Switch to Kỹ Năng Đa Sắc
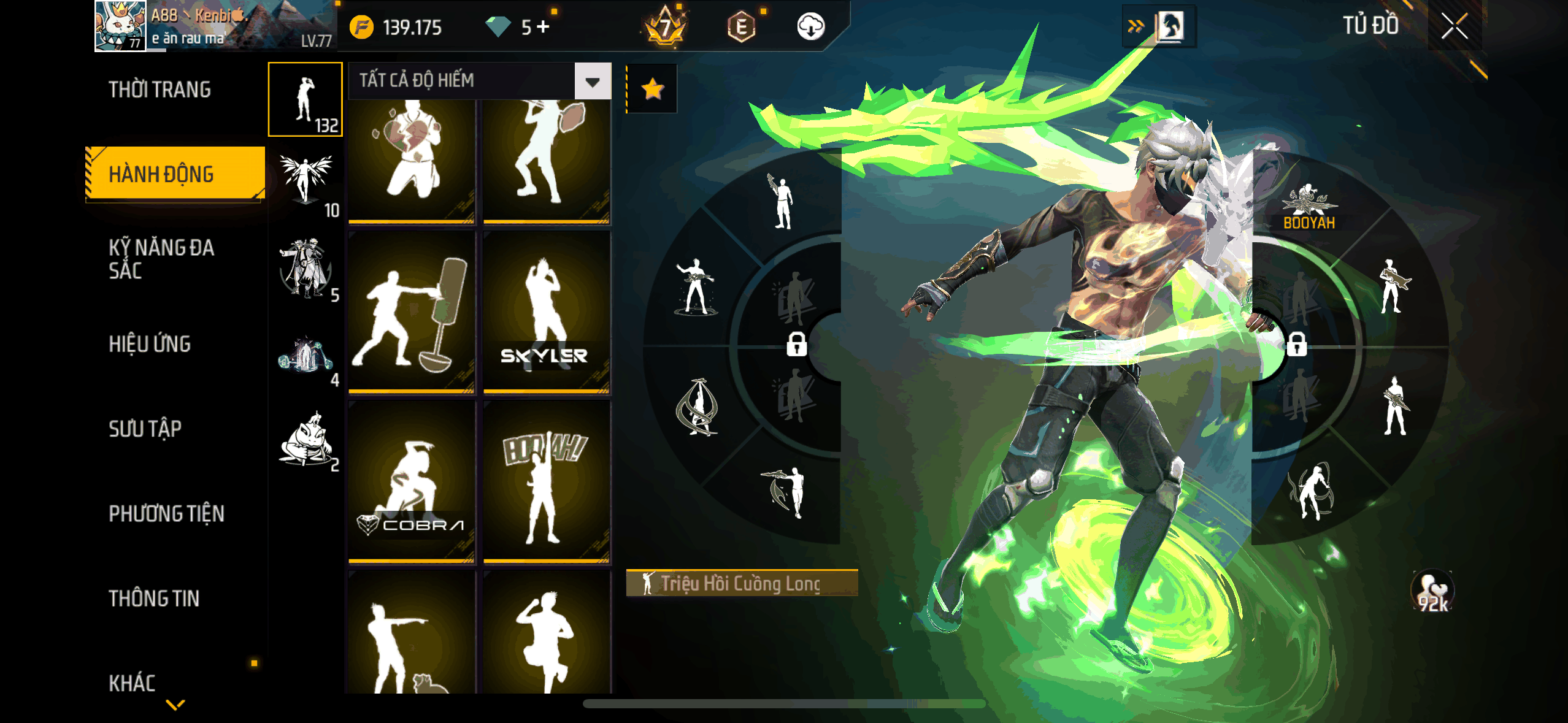 161,258
